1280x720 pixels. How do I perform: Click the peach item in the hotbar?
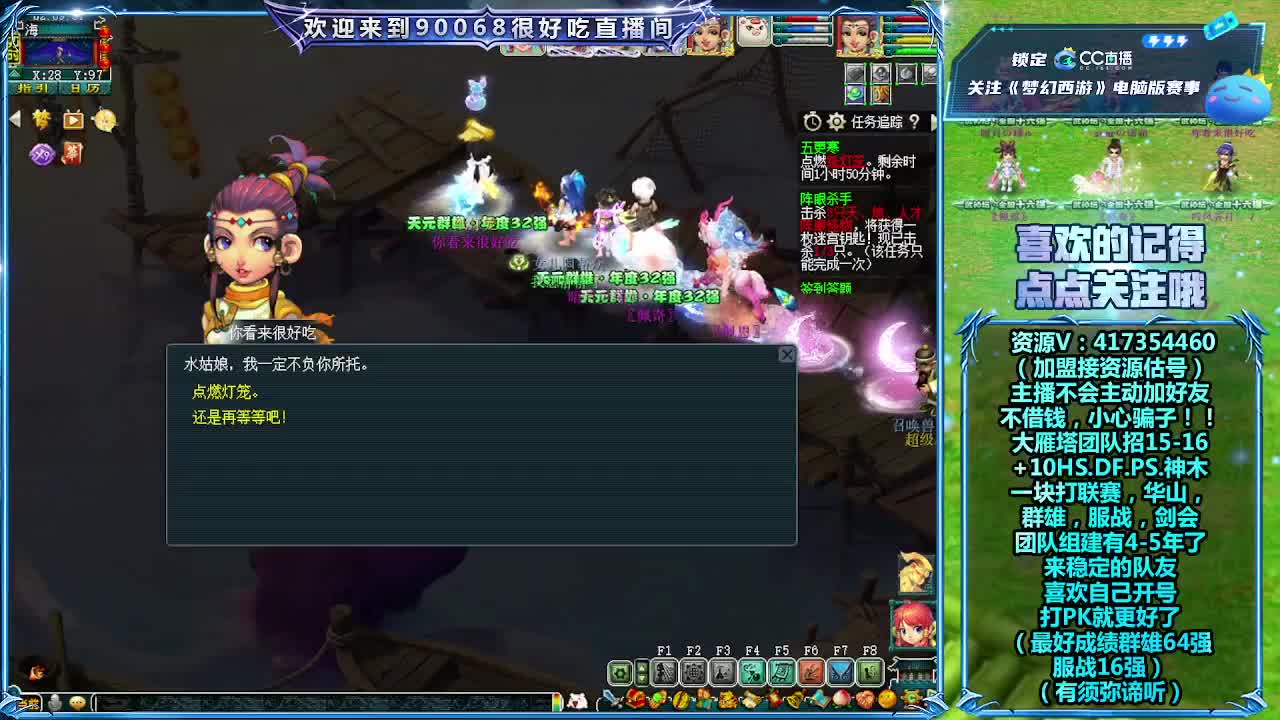point(840,700)
